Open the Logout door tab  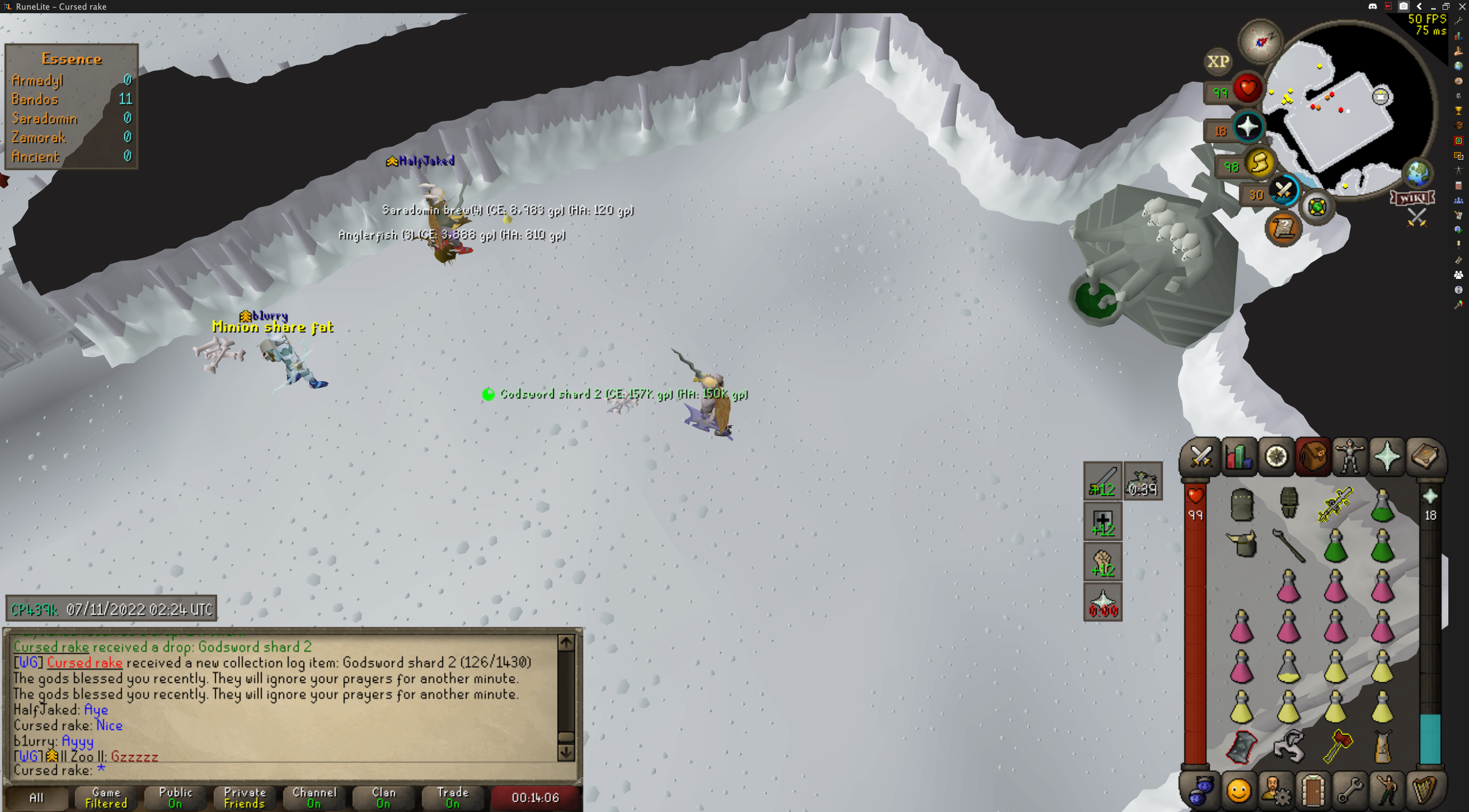pyautogui.click(x=1312, y=790)
